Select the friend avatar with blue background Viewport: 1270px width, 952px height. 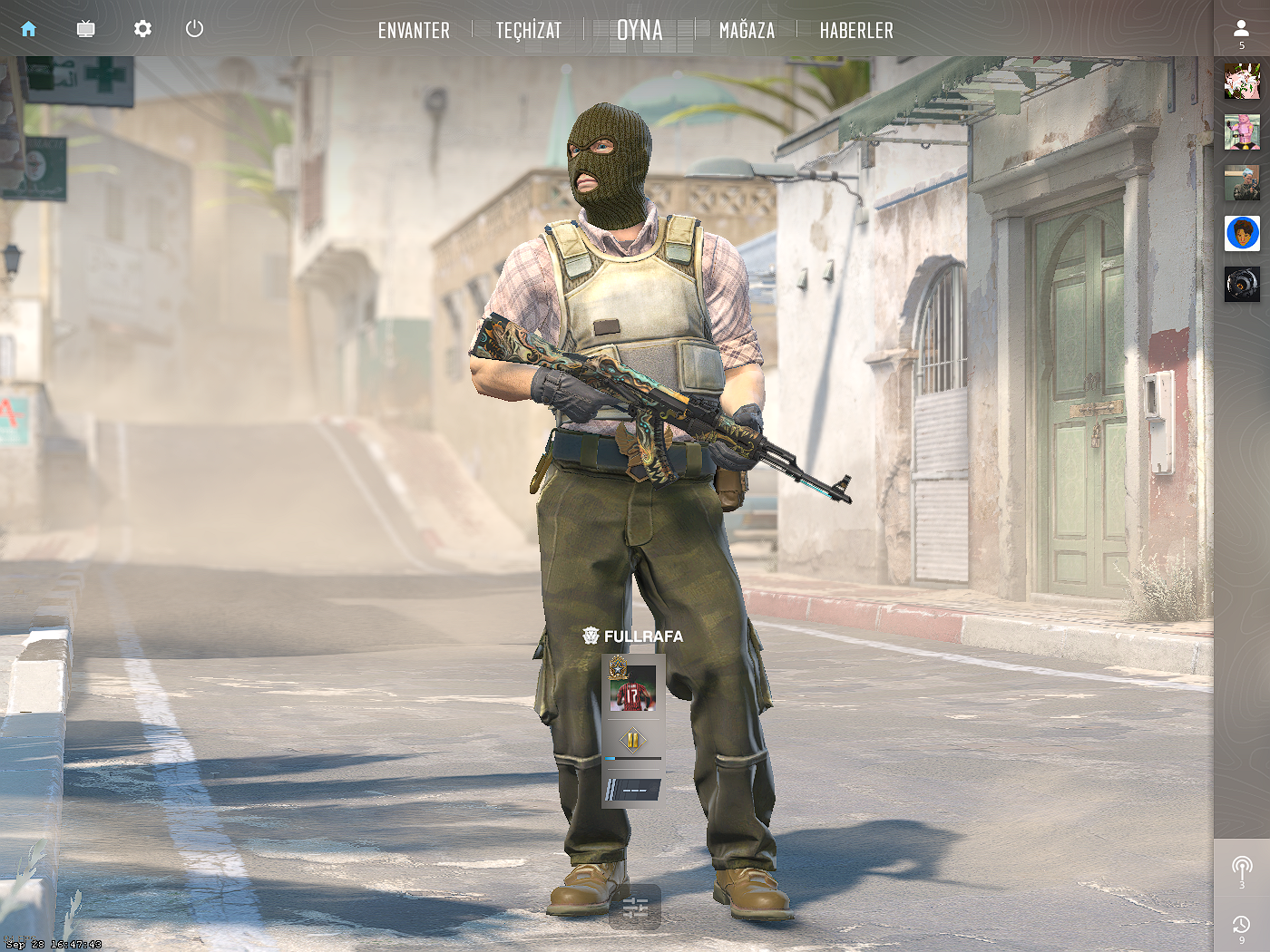pyautogui.click(x=1242, y=234)
